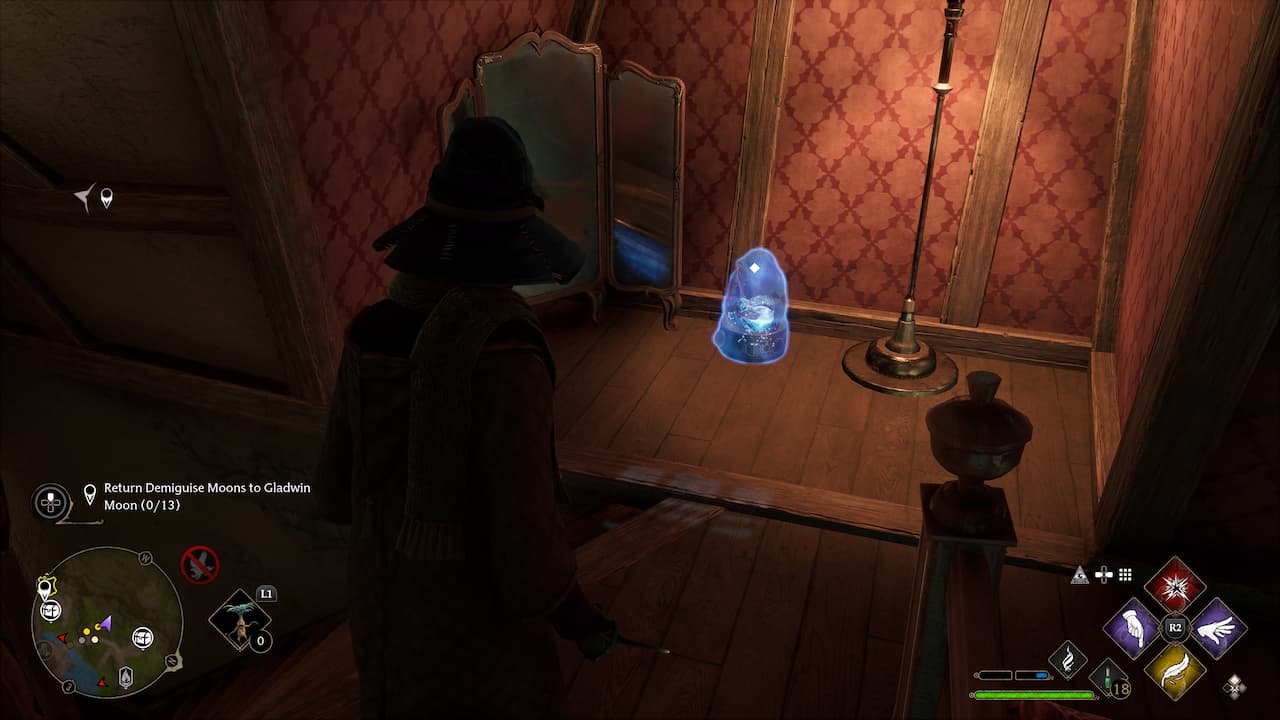Click the purple winged-hand Accio spell icon

tap(1216, 630)
